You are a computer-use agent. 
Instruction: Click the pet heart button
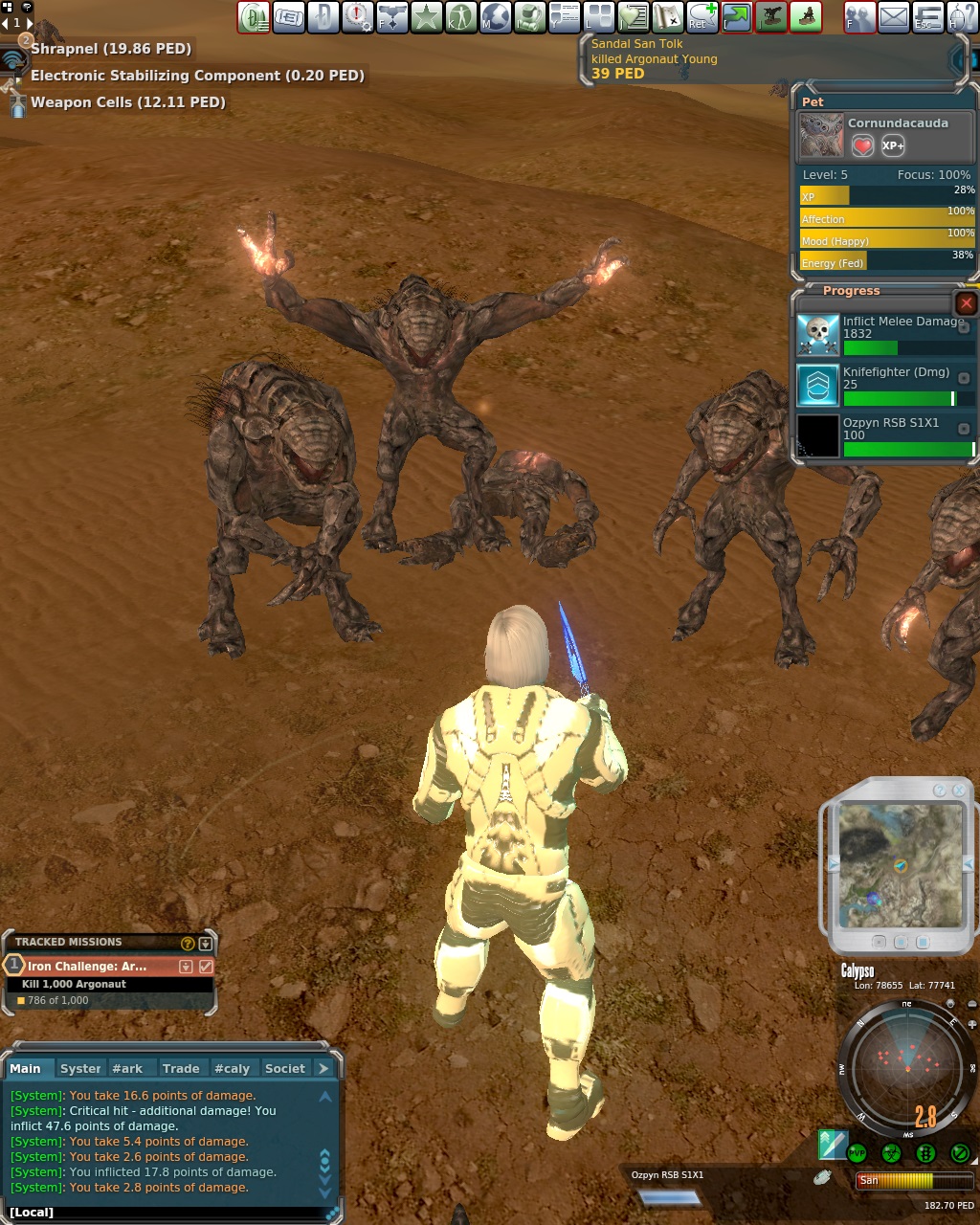coord(862,145)
